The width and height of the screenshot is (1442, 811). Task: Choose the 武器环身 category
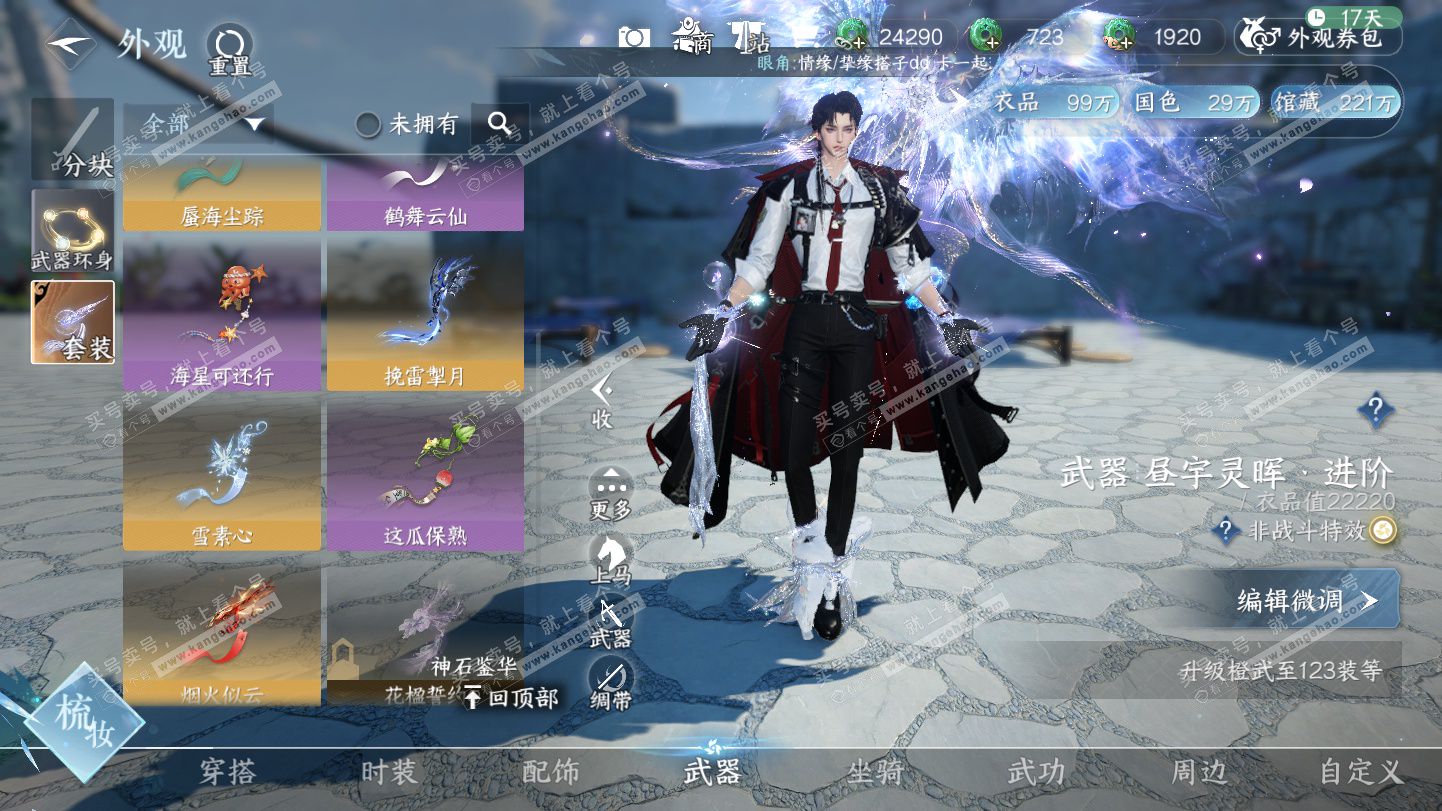click(x=72, y=232)
